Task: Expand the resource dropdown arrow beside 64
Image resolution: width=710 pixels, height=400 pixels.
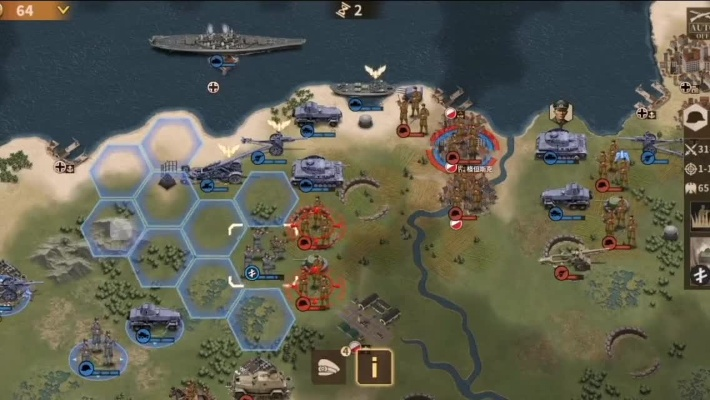Action: pyautogui.click(x=62, y=10)
